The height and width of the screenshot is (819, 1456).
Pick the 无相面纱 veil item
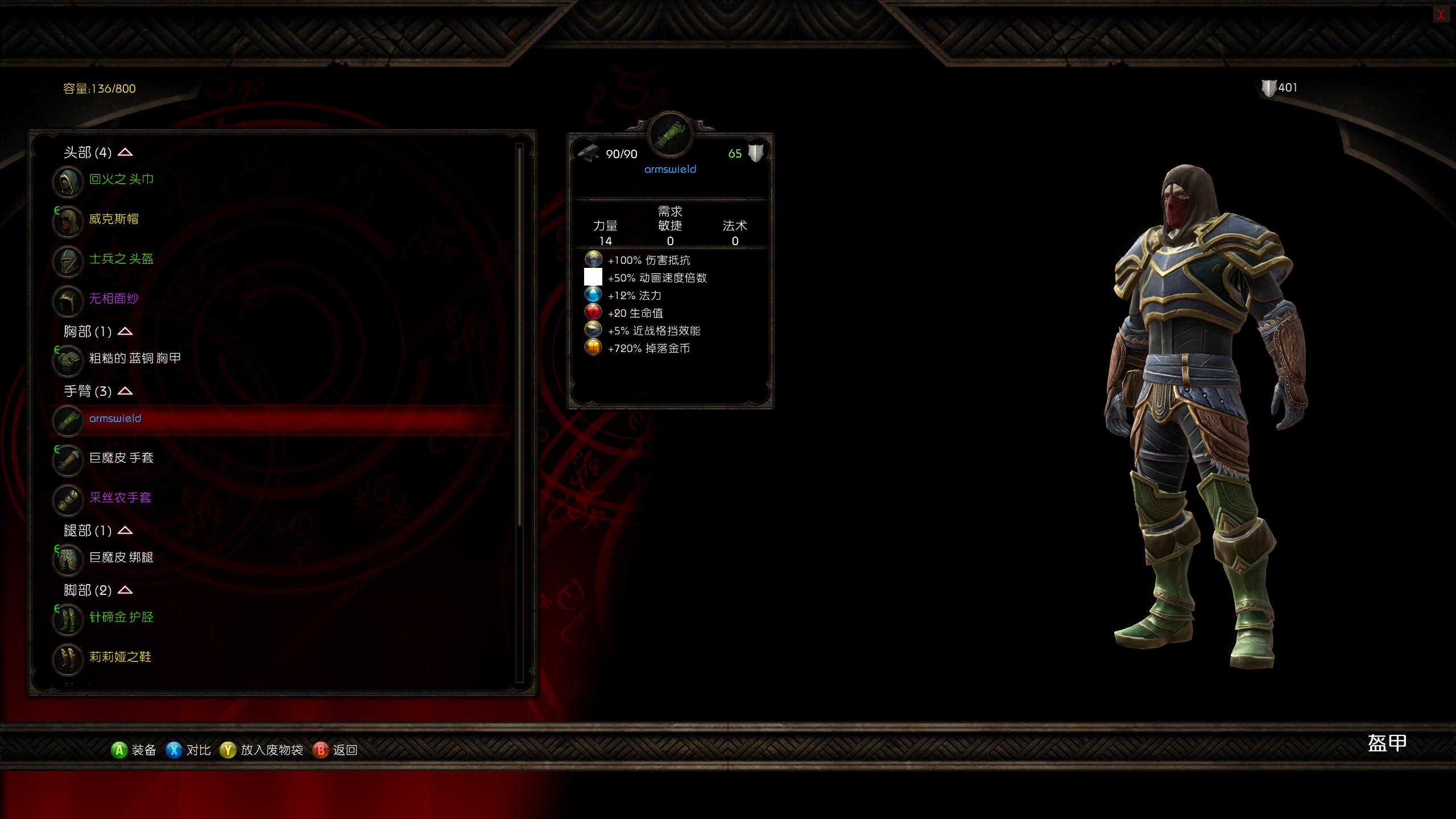point(114,299)
